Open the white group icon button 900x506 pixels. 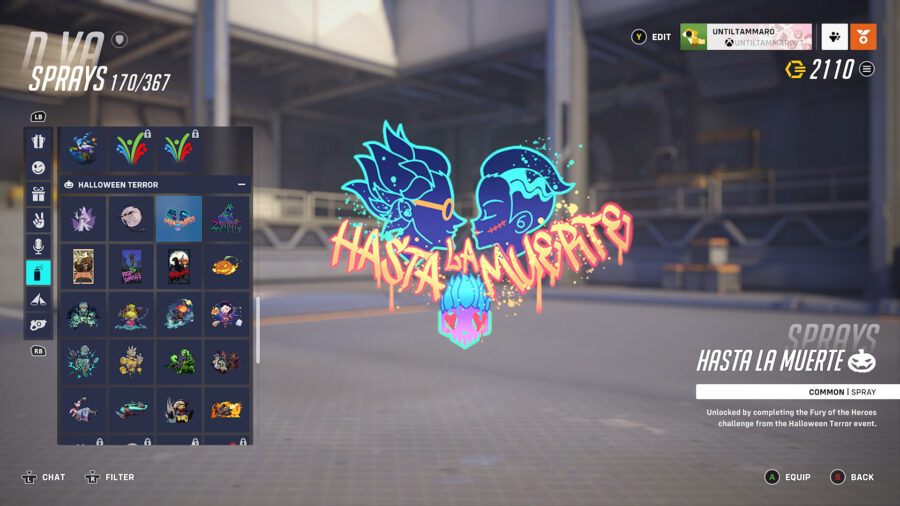click(834, 37)
